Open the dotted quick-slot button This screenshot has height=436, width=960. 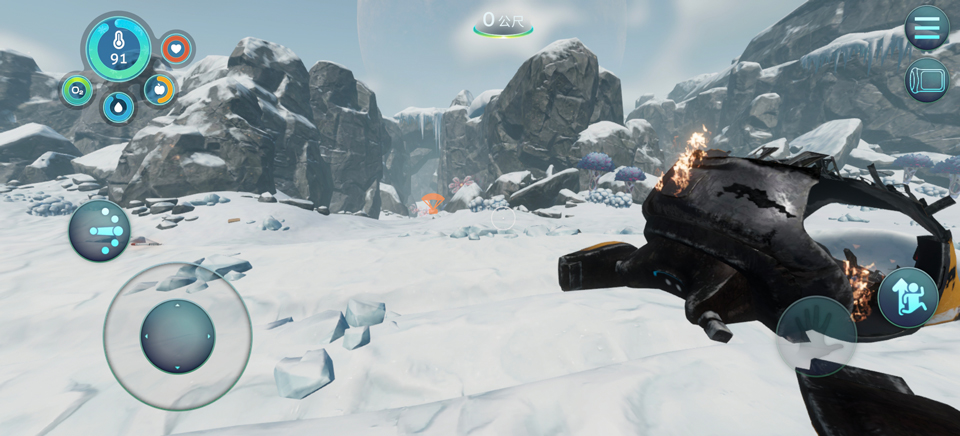[99, 231]
